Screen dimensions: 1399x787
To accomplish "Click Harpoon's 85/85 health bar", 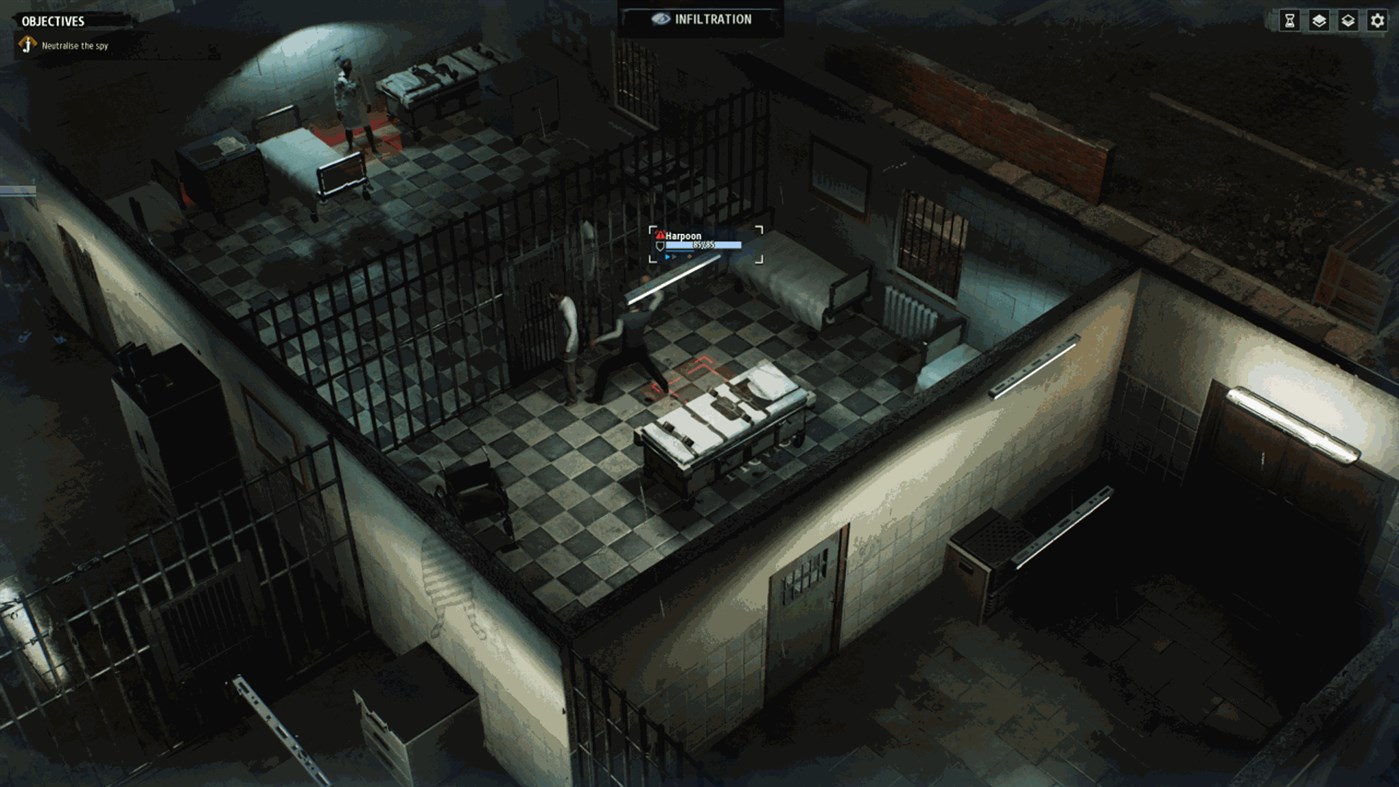I will [x=703, y=245].
